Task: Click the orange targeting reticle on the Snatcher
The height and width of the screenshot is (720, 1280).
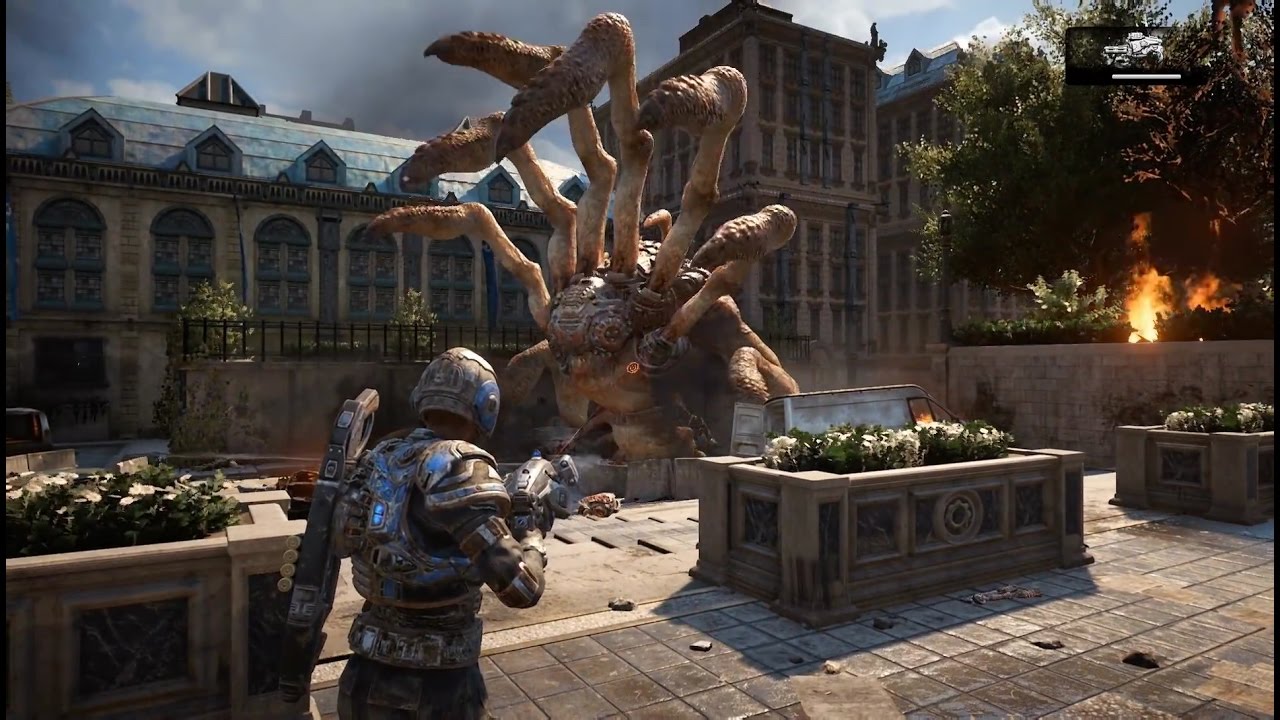Action: 631,367
